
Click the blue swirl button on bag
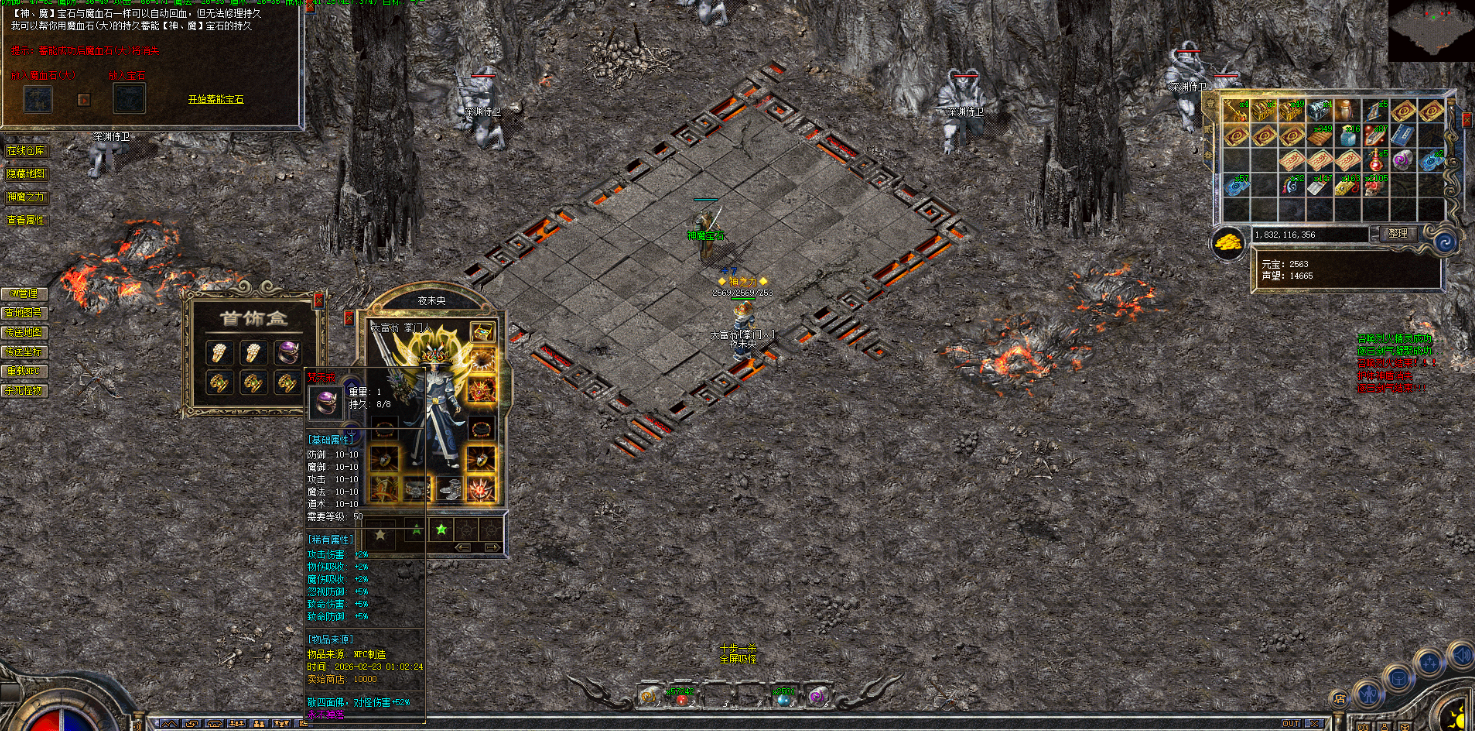click(1442, 242)
